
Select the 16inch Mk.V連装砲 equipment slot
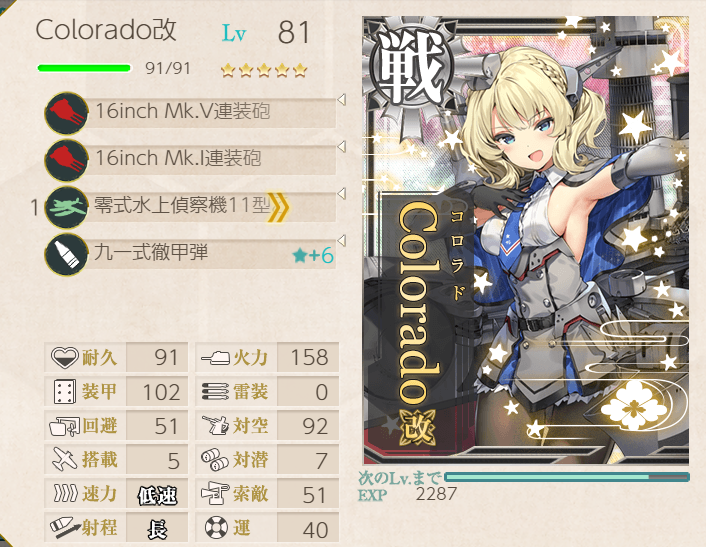[x=190, y=111]
